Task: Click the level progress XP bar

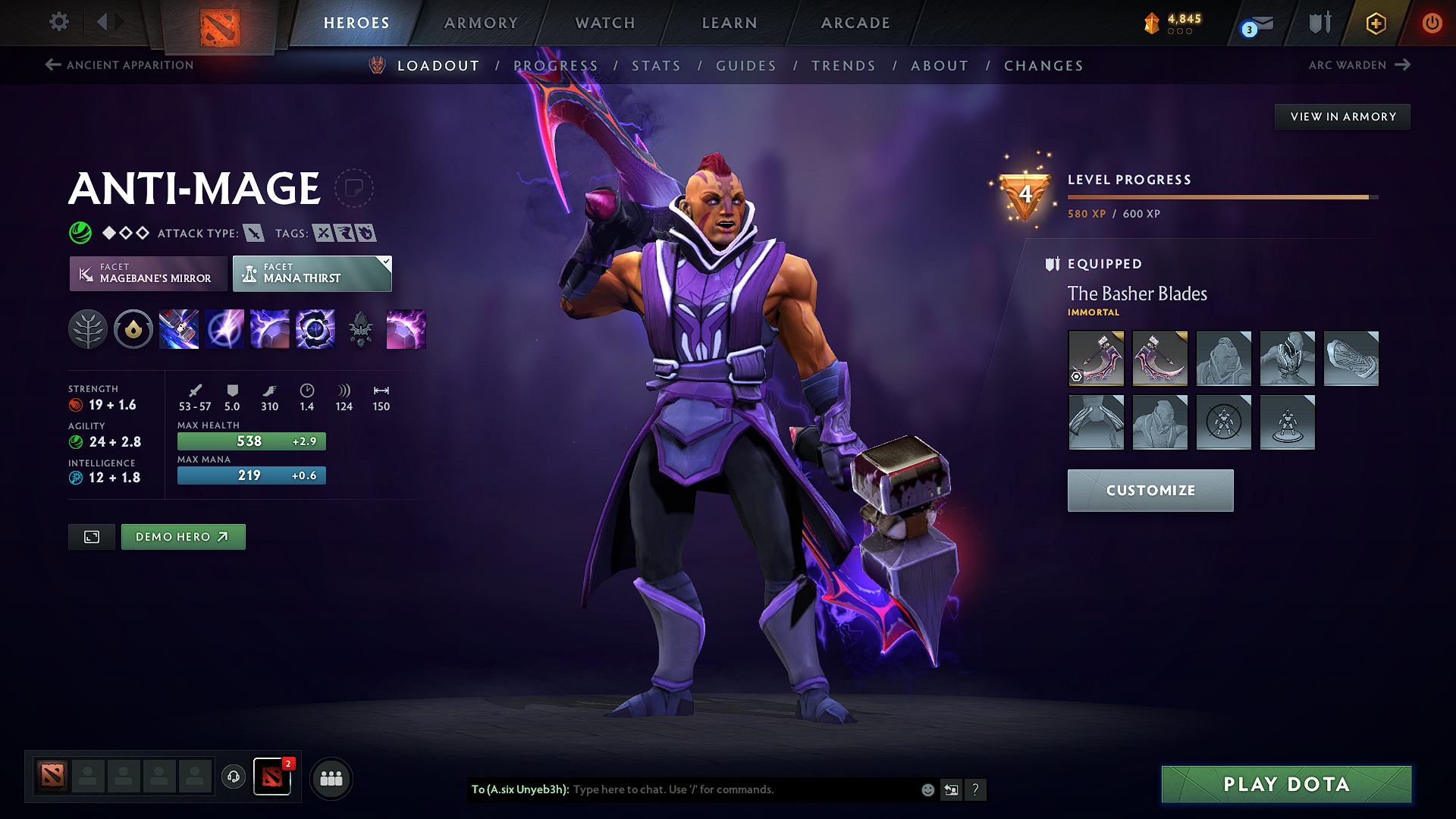Action: 1221,199
